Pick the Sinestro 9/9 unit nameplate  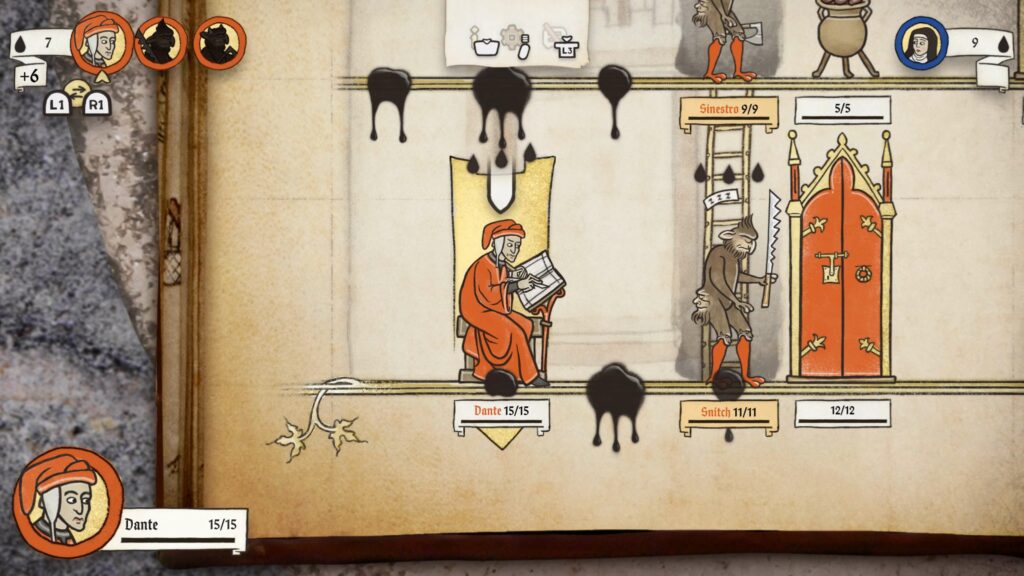728,109
